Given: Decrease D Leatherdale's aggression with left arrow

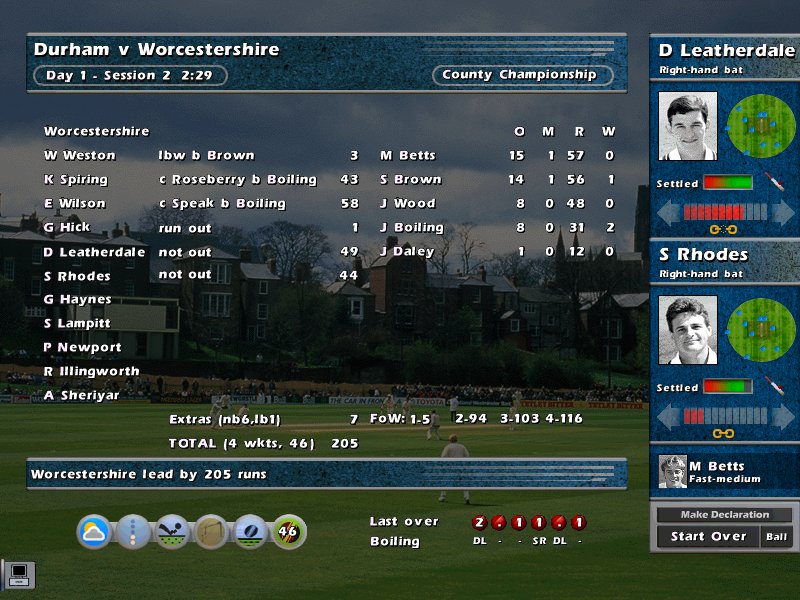Looking at the screenshot, I should 668,213.
